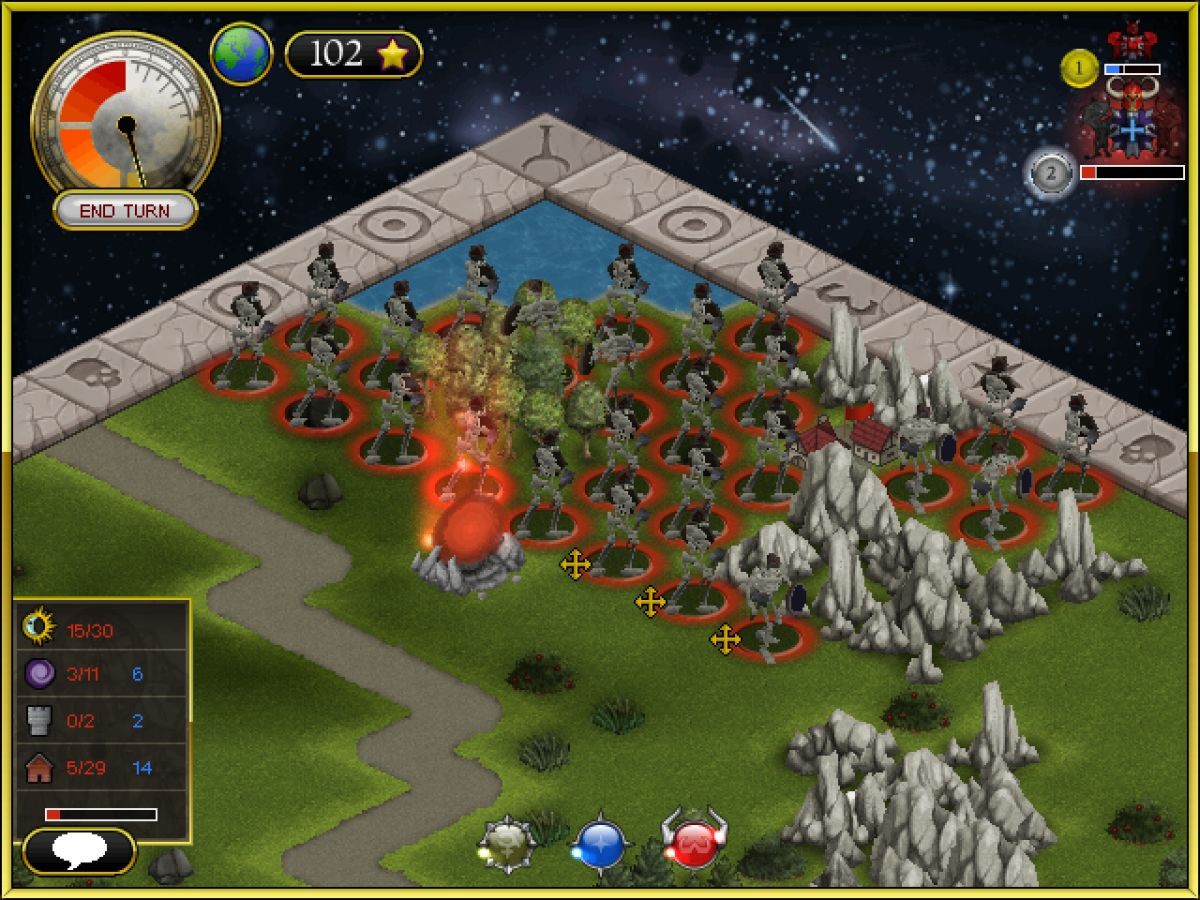Activate the blue star orb ability
The image size is (1200, 900).
pos(600,845)
